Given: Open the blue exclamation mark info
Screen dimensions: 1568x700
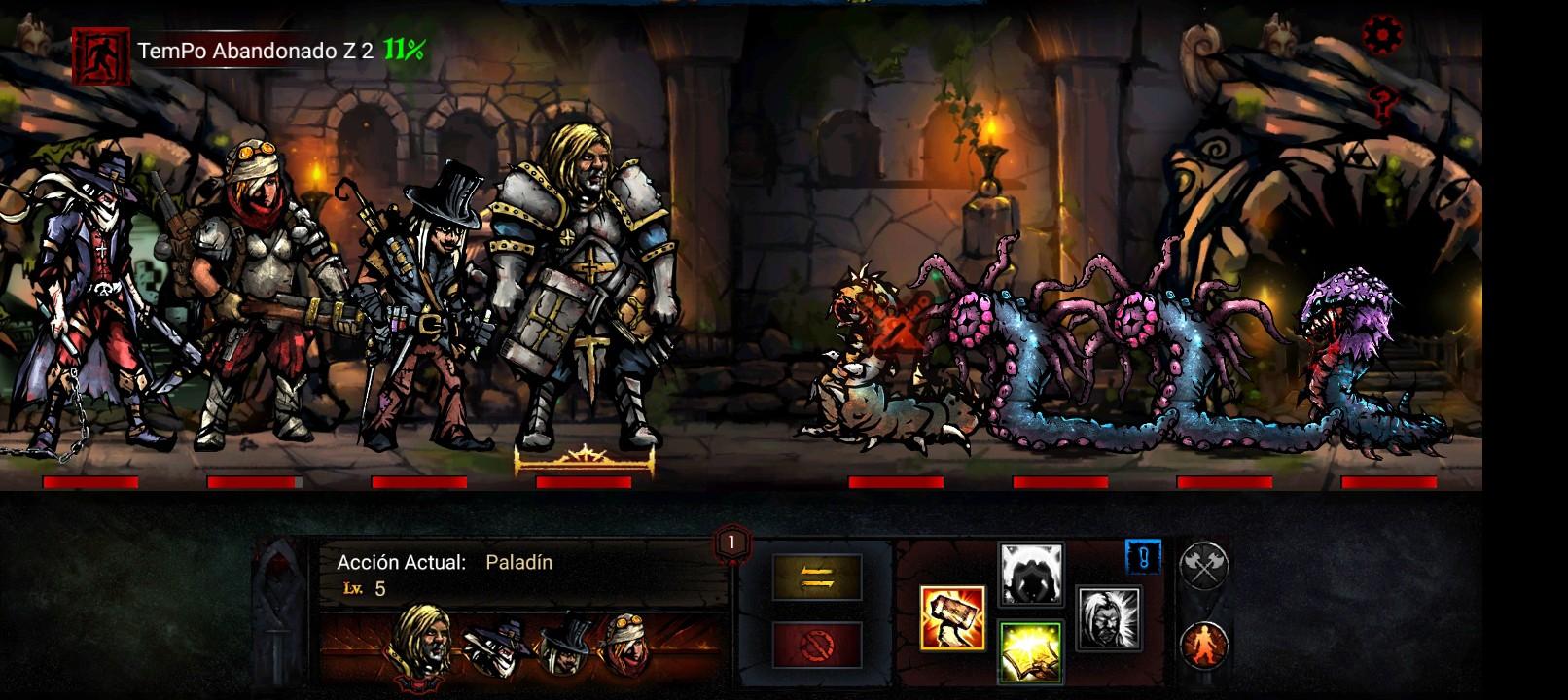Looking at the screenshot, I should [x=1144, y=558].
